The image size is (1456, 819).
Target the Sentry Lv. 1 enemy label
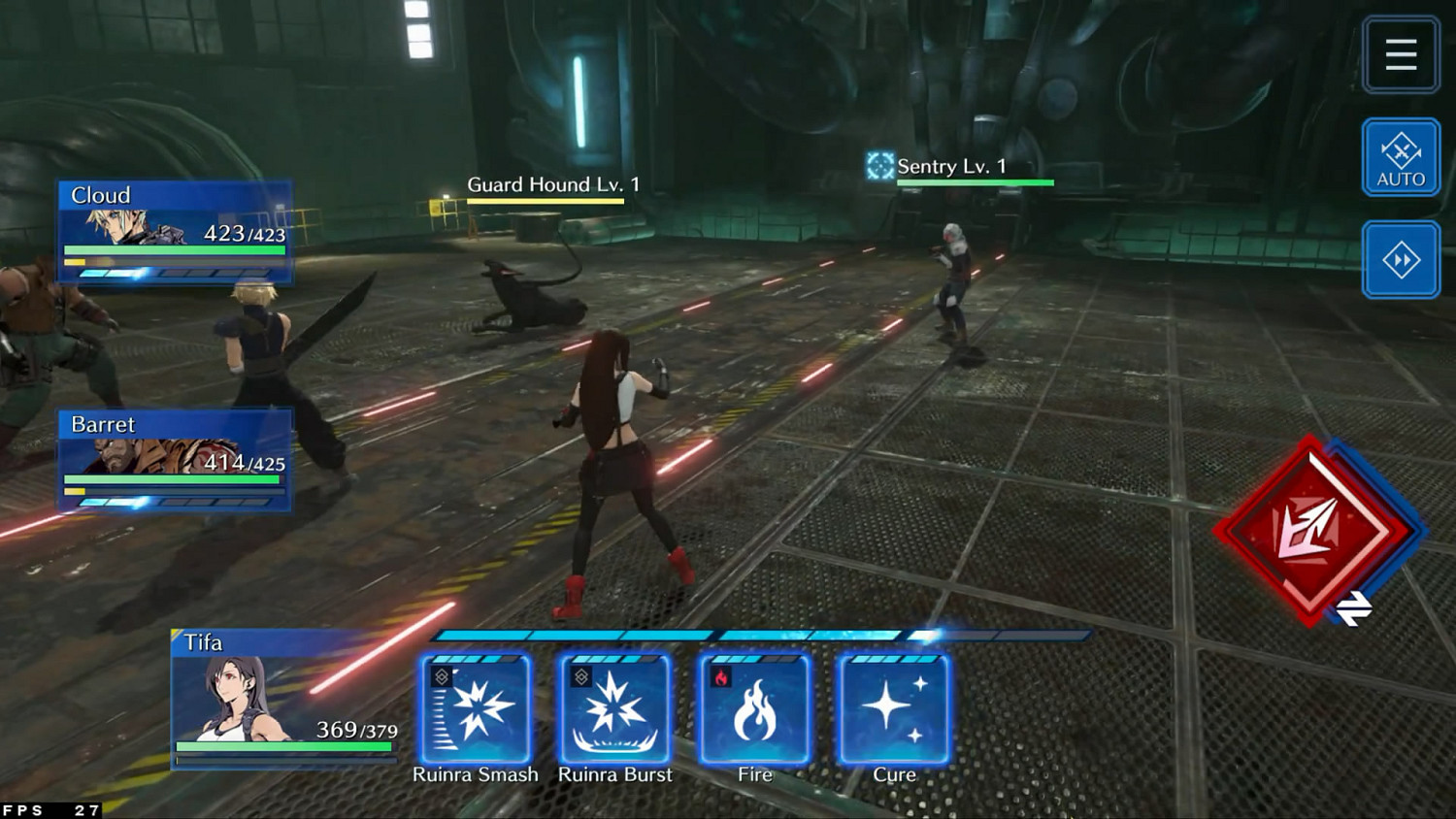[951, 167]
